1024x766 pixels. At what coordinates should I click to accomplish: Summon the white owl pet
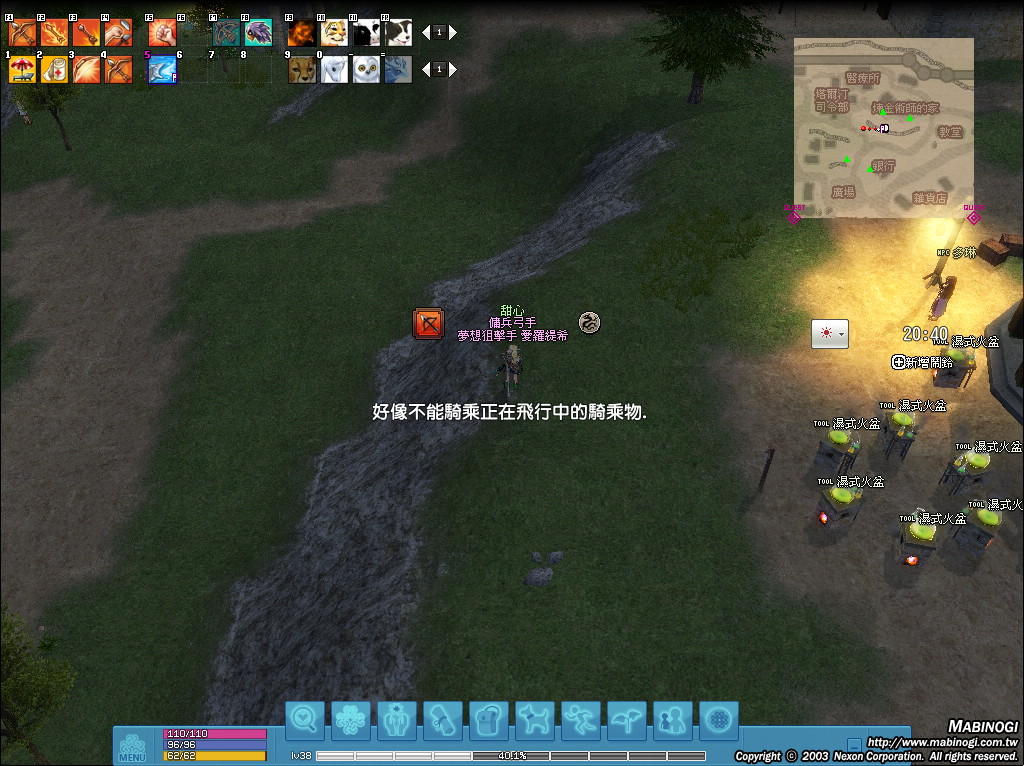[x=366, y=69]
